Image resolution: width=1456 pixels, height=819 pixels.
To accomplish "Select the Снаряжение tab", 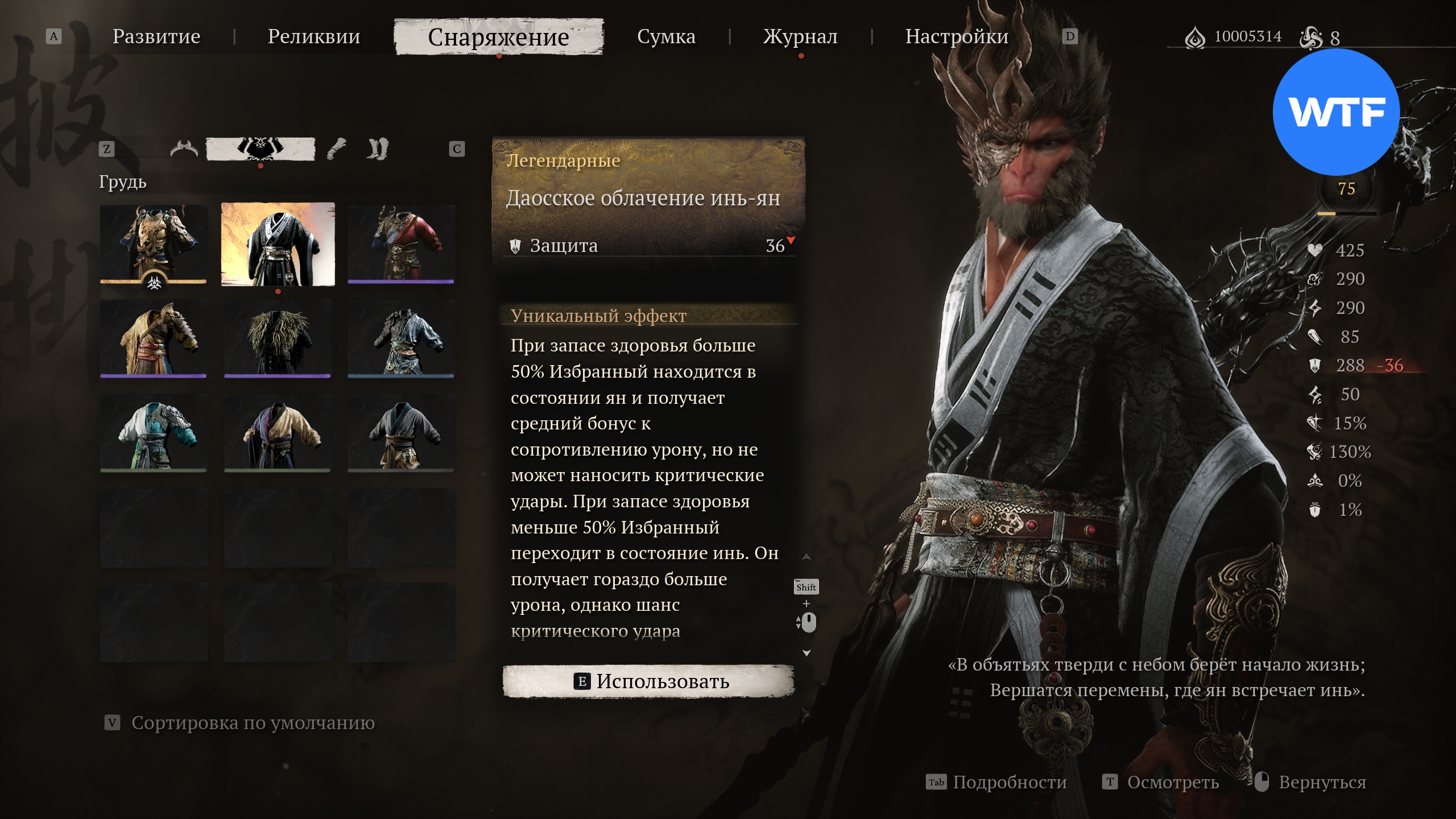I will pos(498,37).
